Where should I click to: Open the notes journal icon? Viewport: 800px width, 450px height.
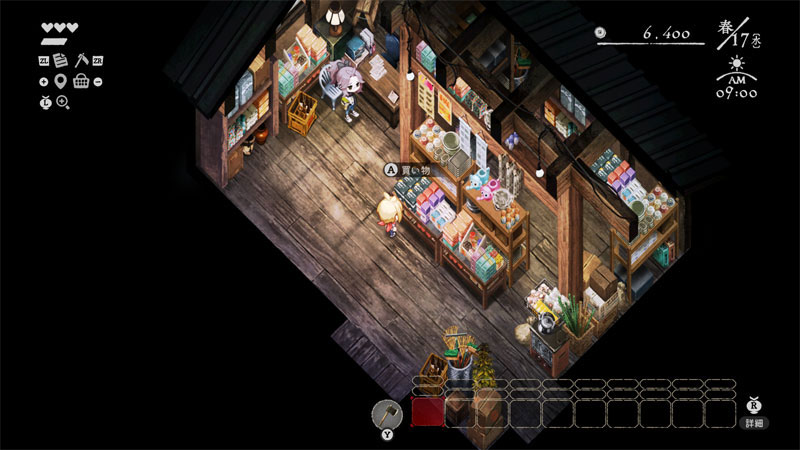coord(61,61)
